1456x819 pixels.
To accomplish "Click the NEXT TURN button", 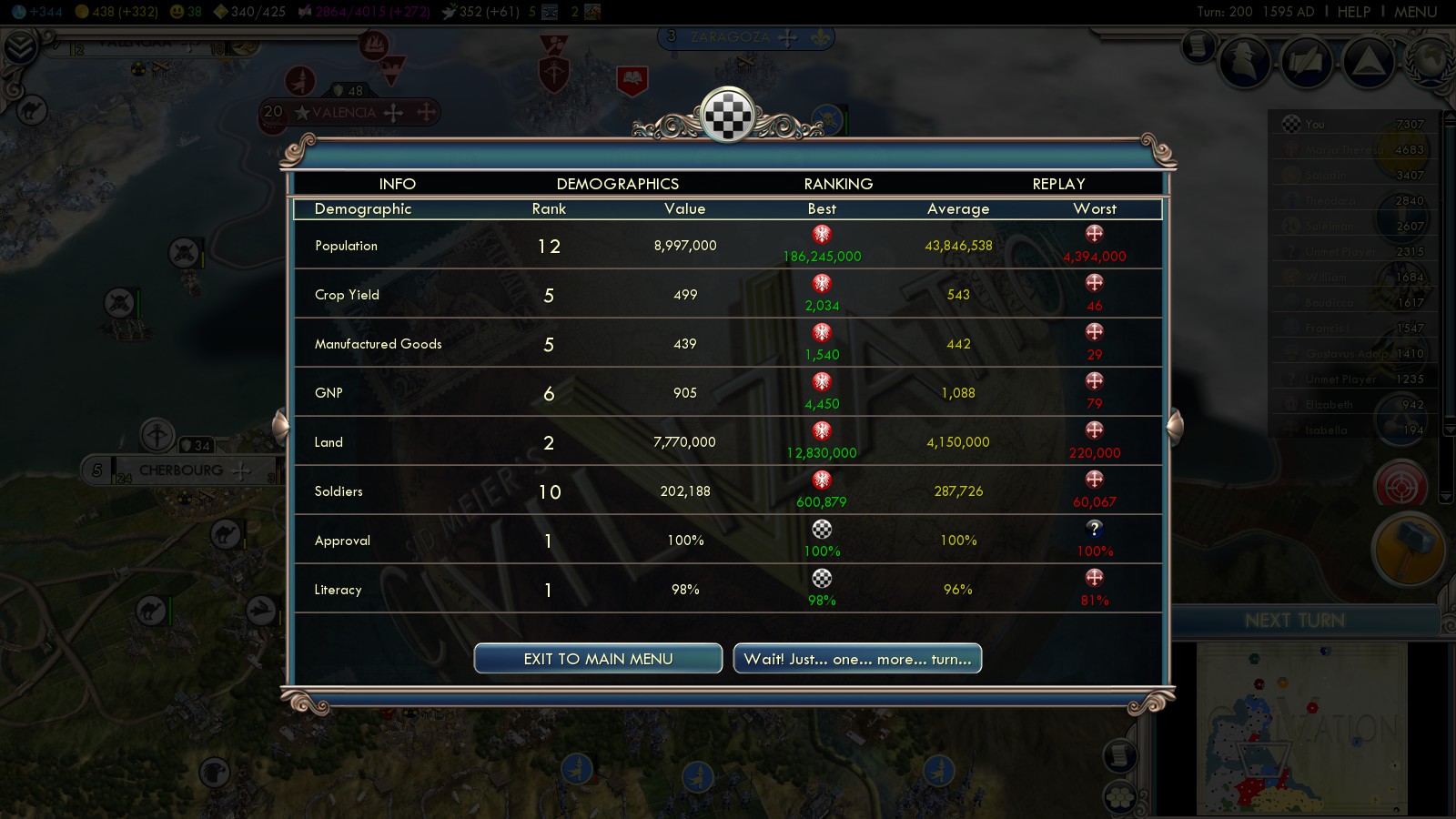I will 1294,621.
